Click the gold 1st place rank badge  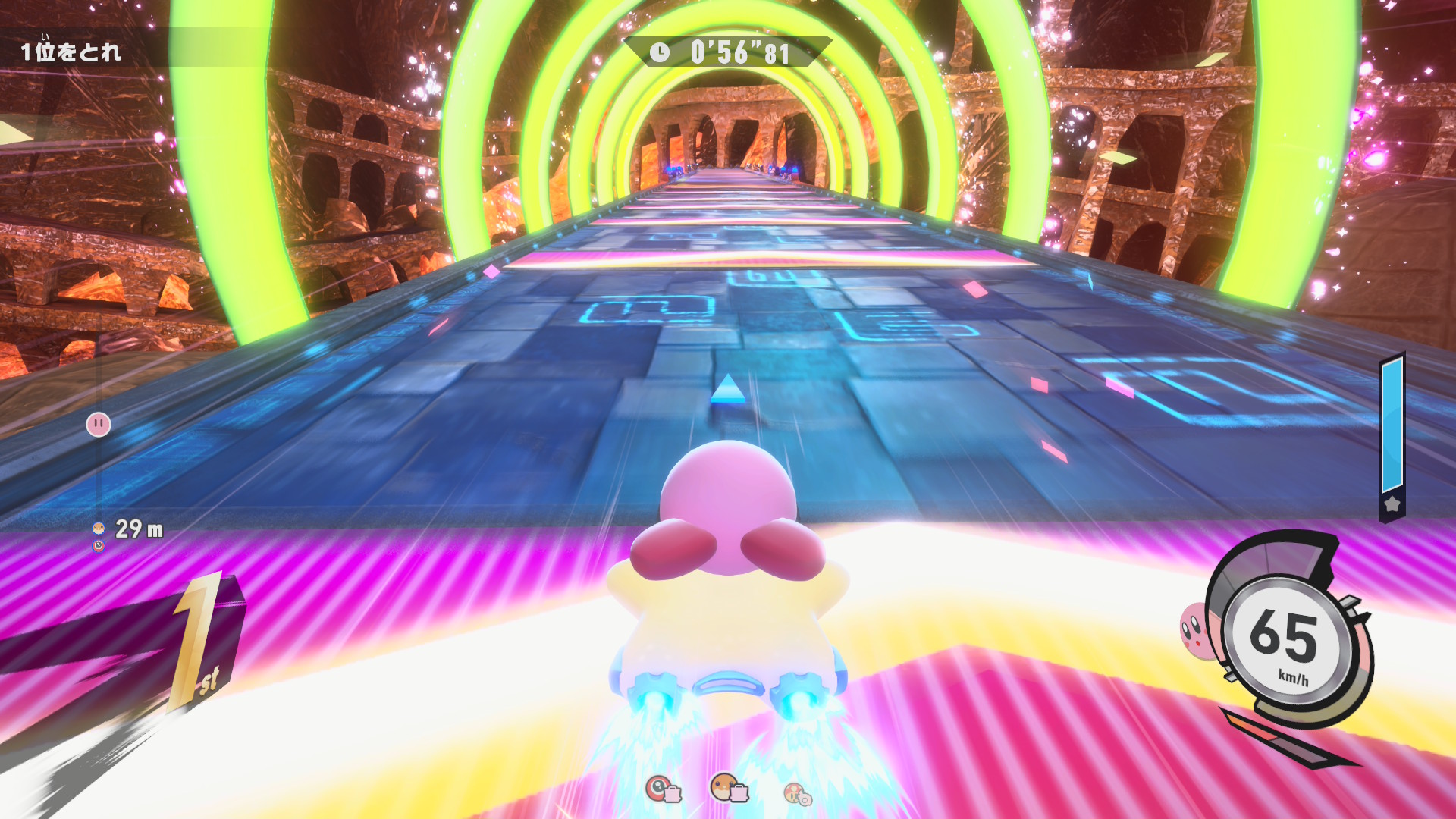click(x=199, y=641)
